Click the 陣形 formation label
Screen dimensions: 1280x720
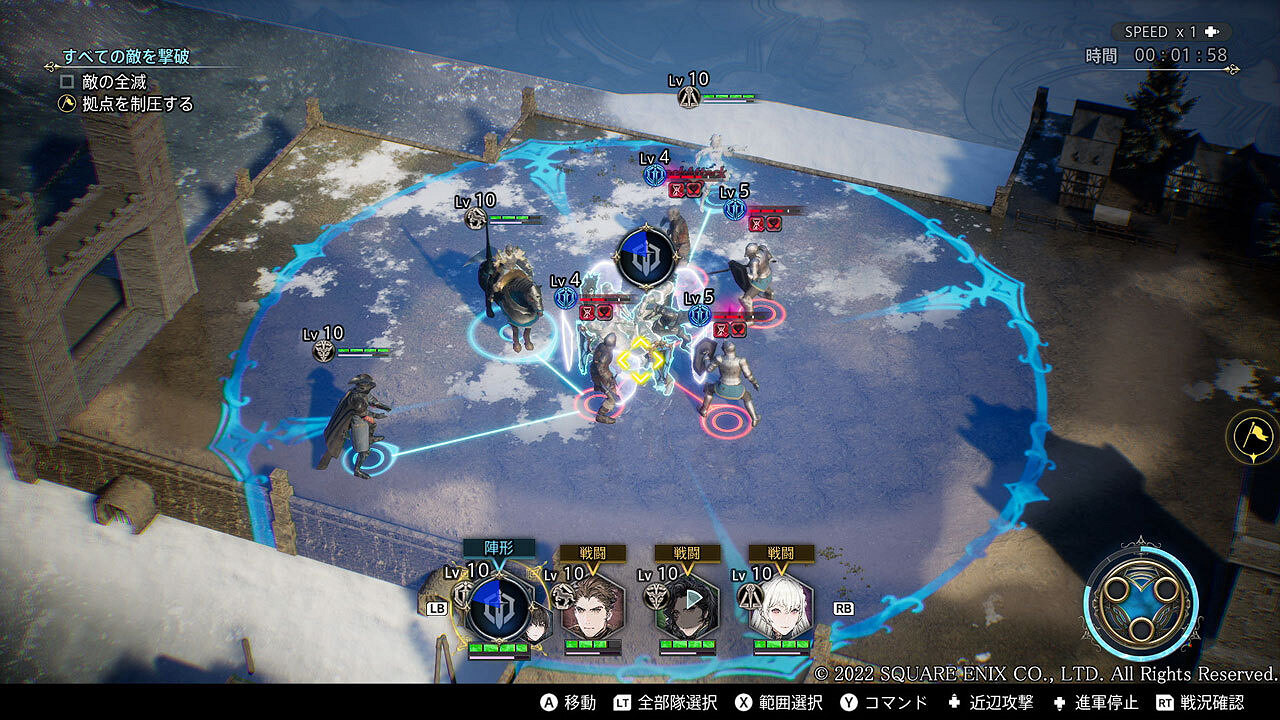tap(498, 548)
